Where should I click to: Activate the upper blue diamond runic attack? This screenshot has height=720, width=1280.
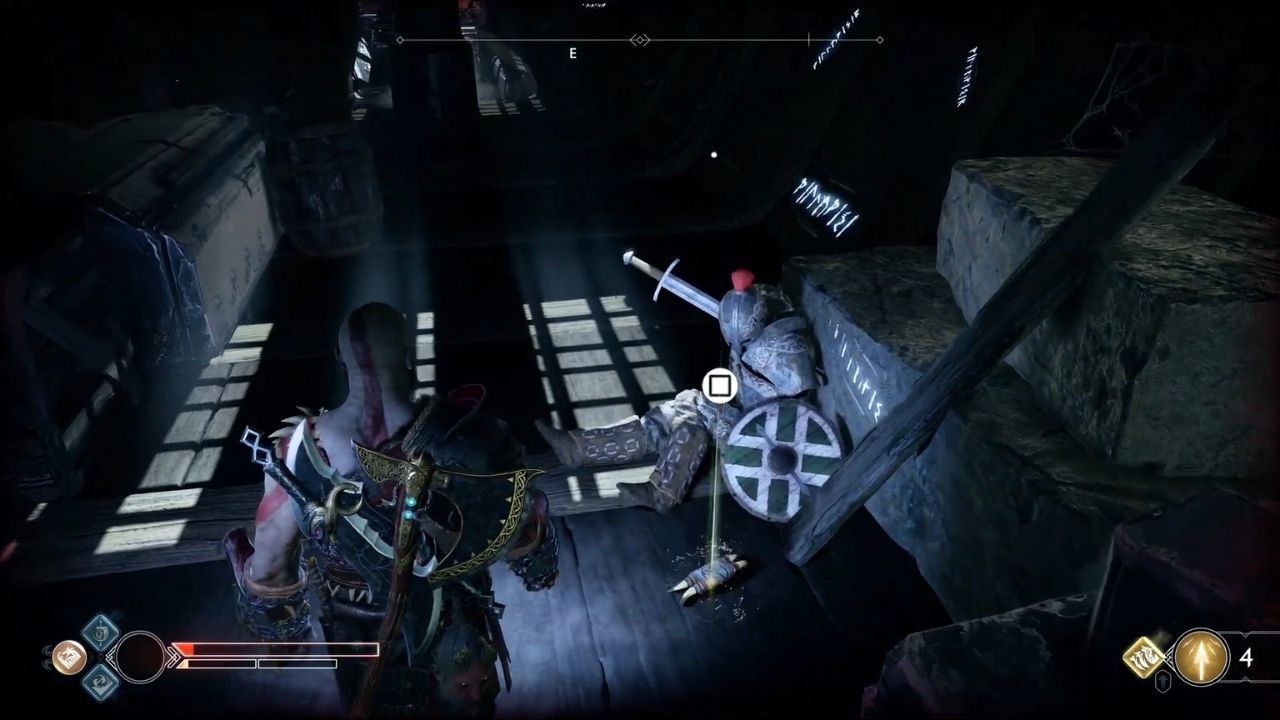pos(100,632)
